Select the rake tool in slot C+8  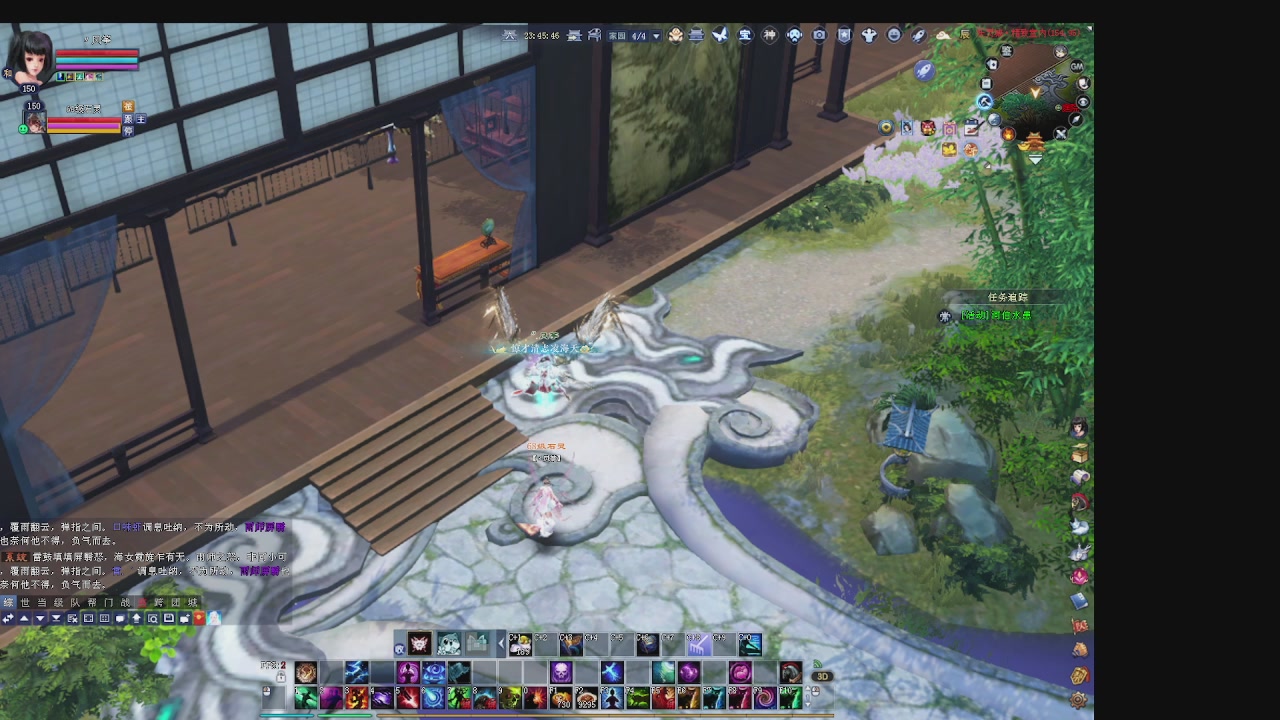tap(699, 645)
